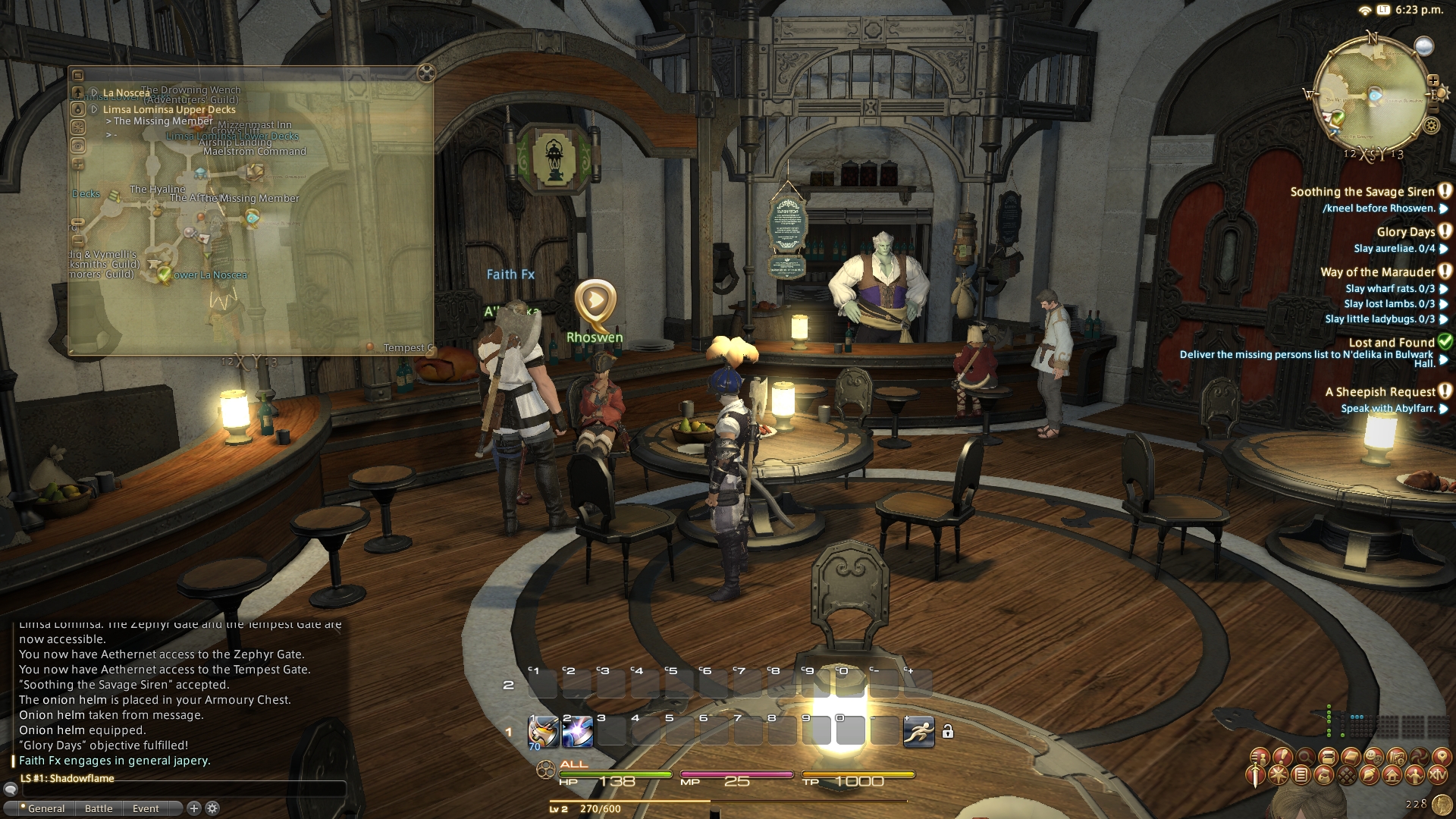The width and height of the screenshot is (1456, 819).
Task: Open chat log settings gear
Action: pos(213,808)
